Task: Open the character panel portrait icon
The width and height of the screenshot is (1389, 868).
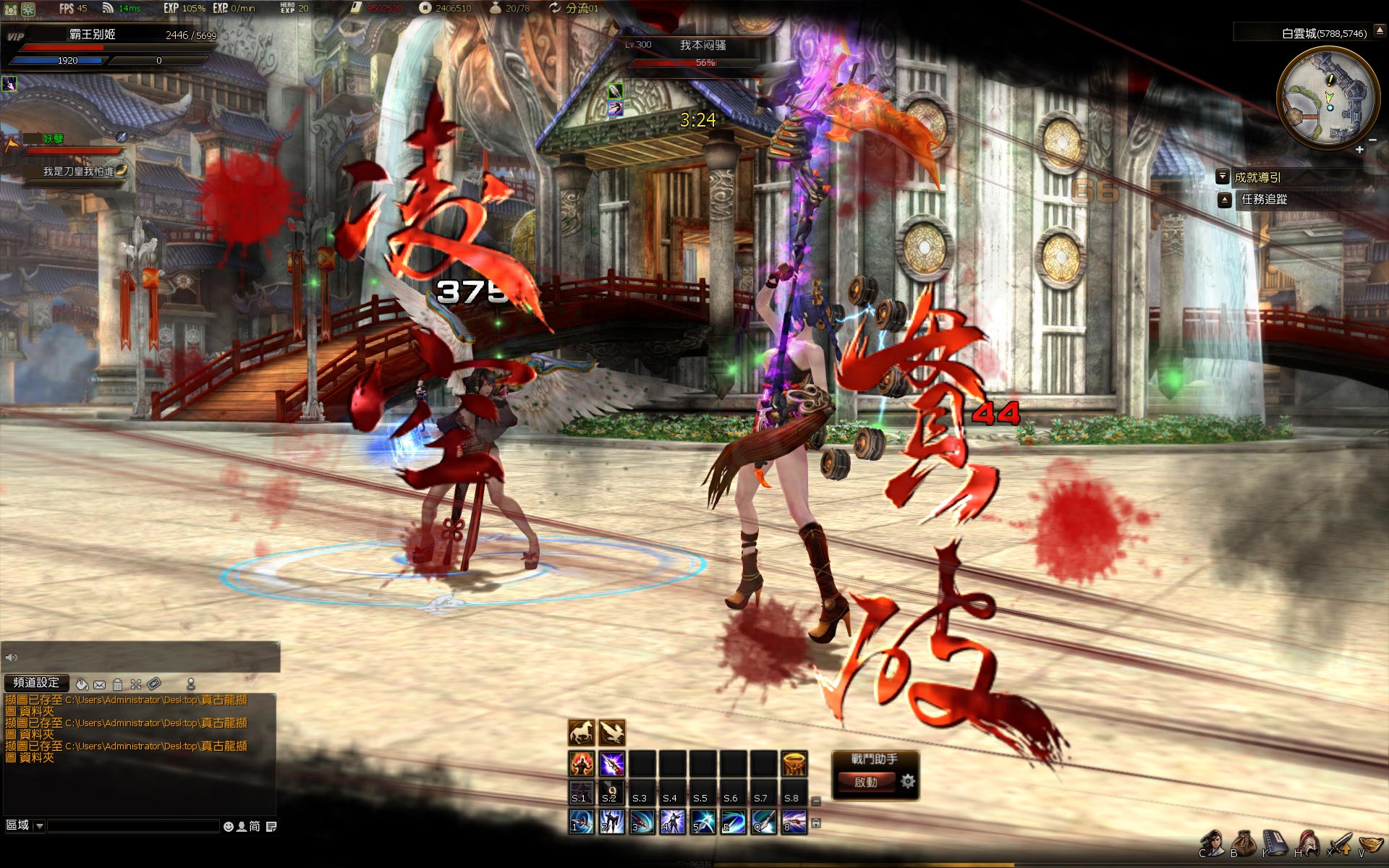Action: pos(1212,844)
